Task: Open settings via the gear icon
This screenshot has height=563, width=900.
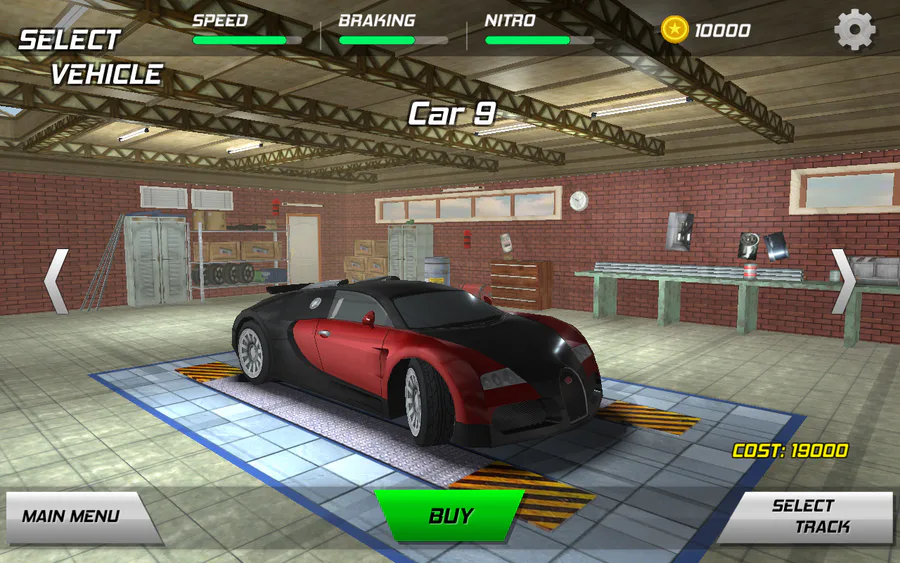Action: click(x=855, y=30)
